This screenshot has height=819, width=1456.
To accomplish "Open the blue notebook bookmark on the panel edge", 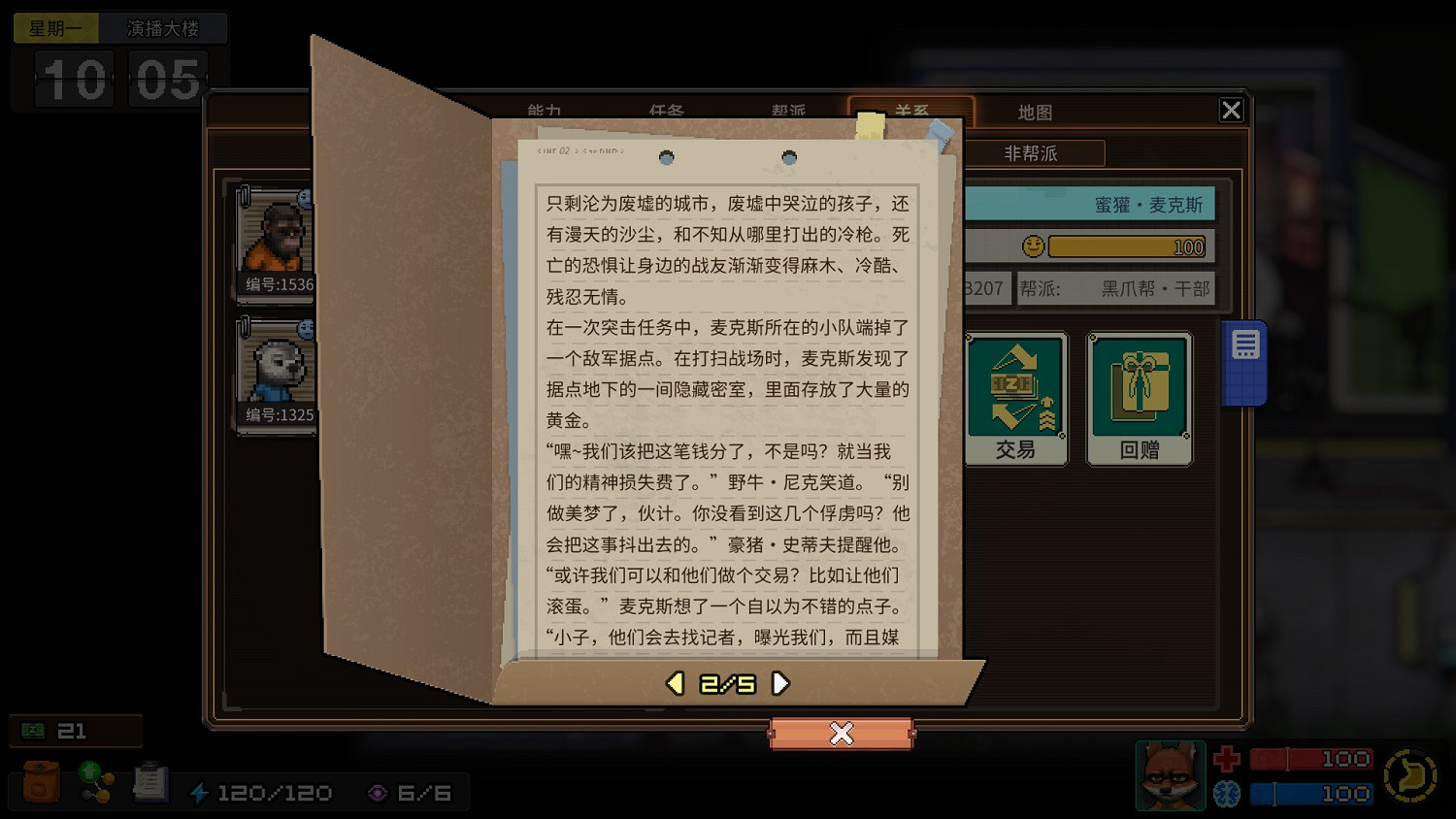I will click(x=1244, y=359).
